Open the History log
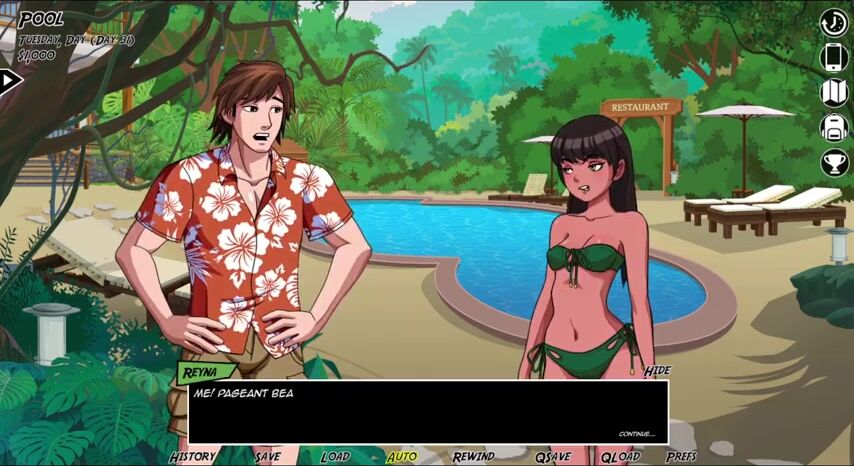This screenshot has height=466, width=854. click(x=192, y=456)
